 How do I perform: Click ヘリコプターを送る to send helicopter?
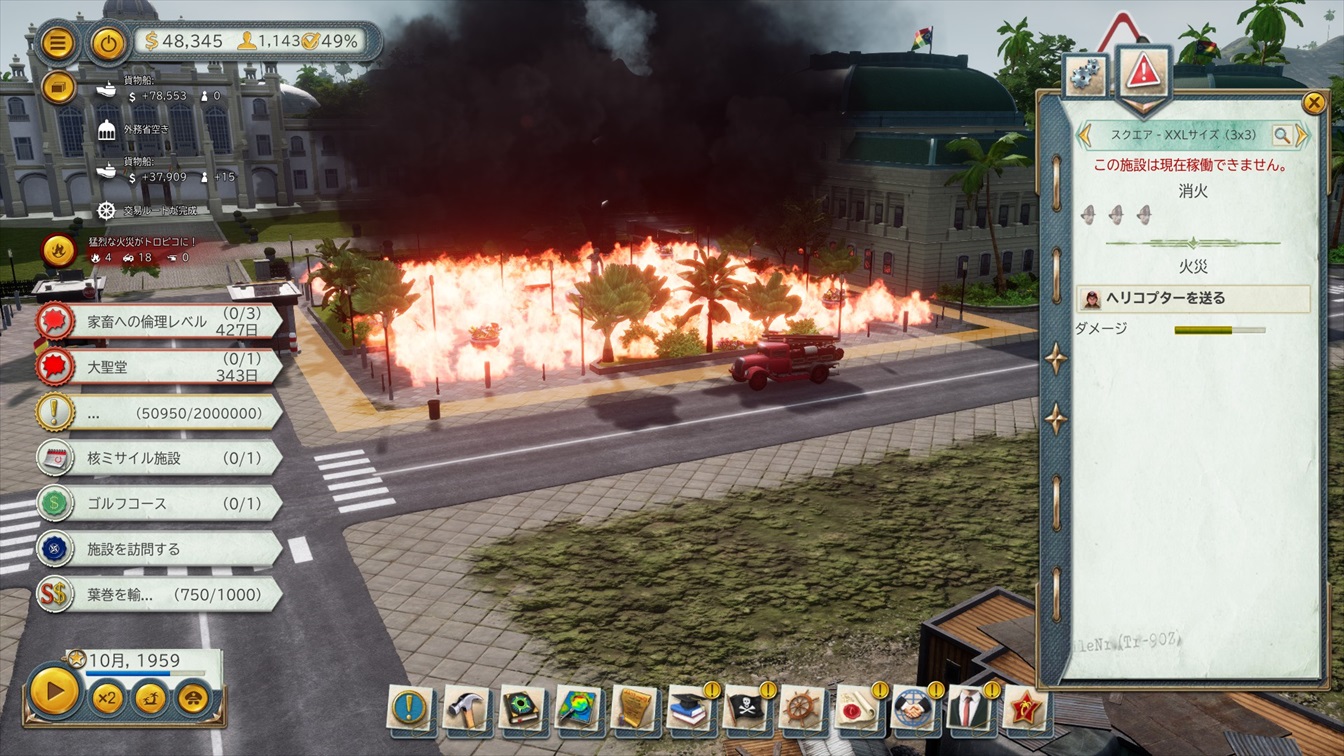[x=1193, y=298]
